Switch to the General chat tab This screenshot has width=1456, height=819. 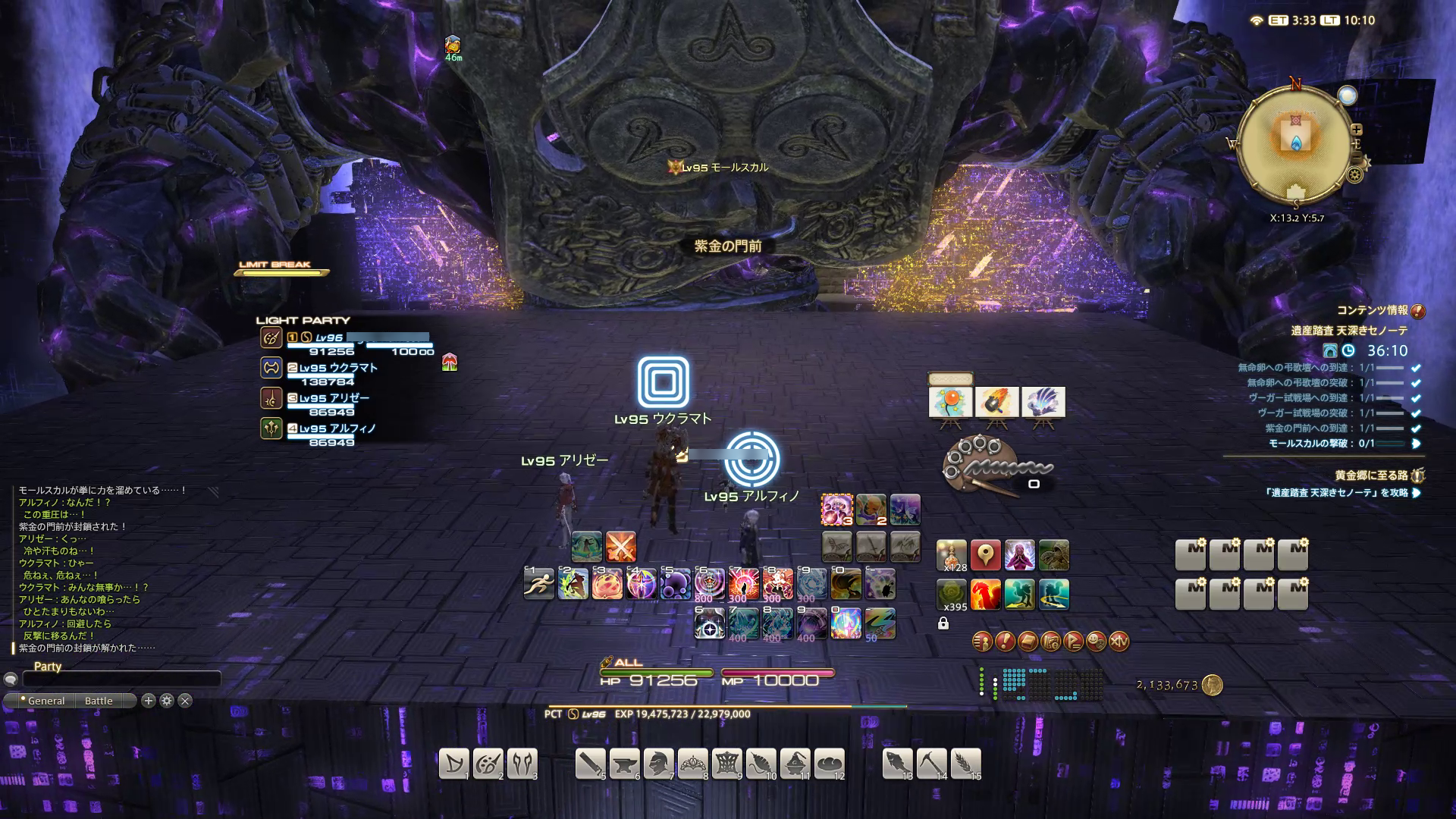point(45,701)
